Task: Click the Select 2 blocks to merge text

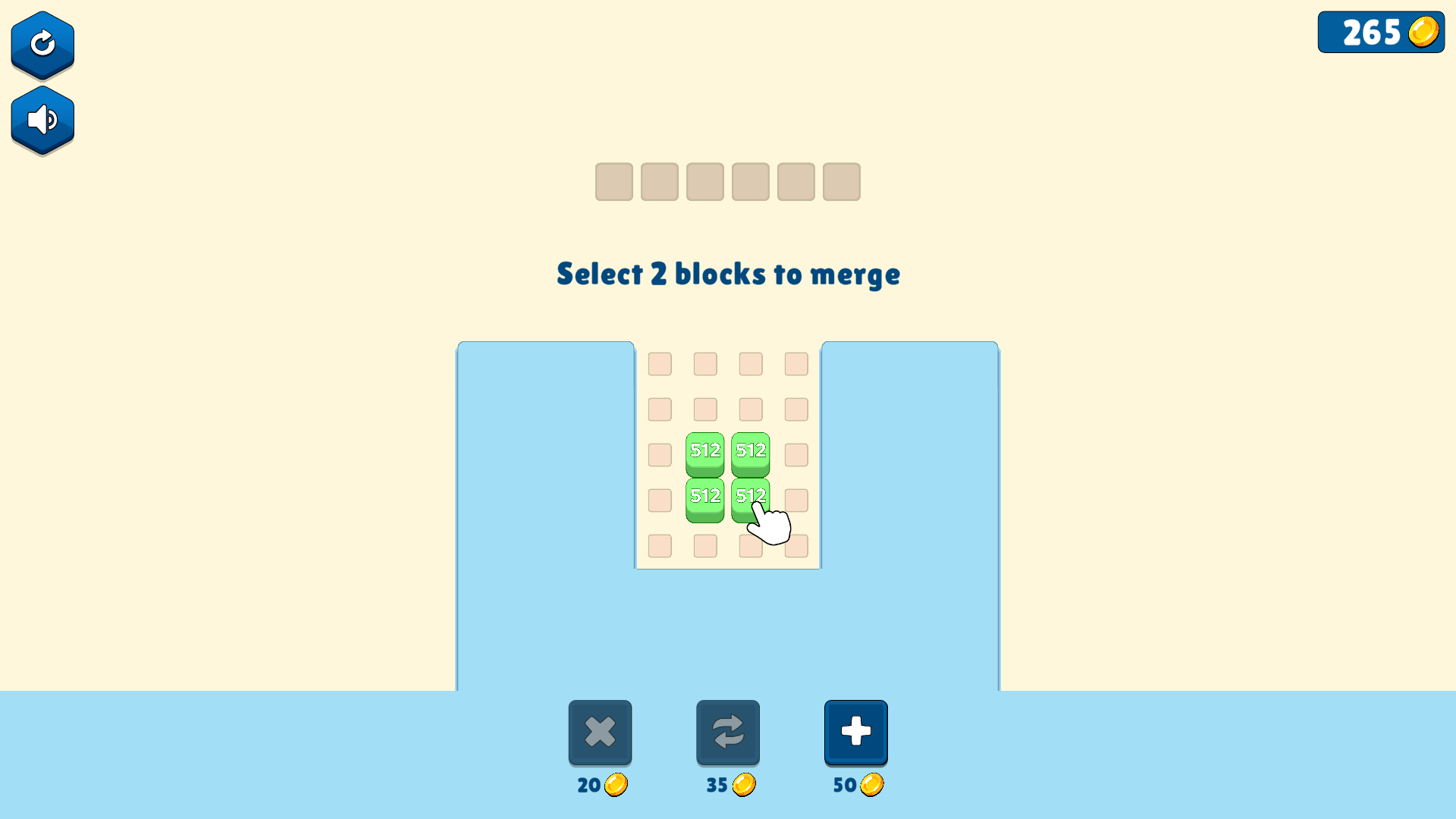Action: tap(728, 275)
